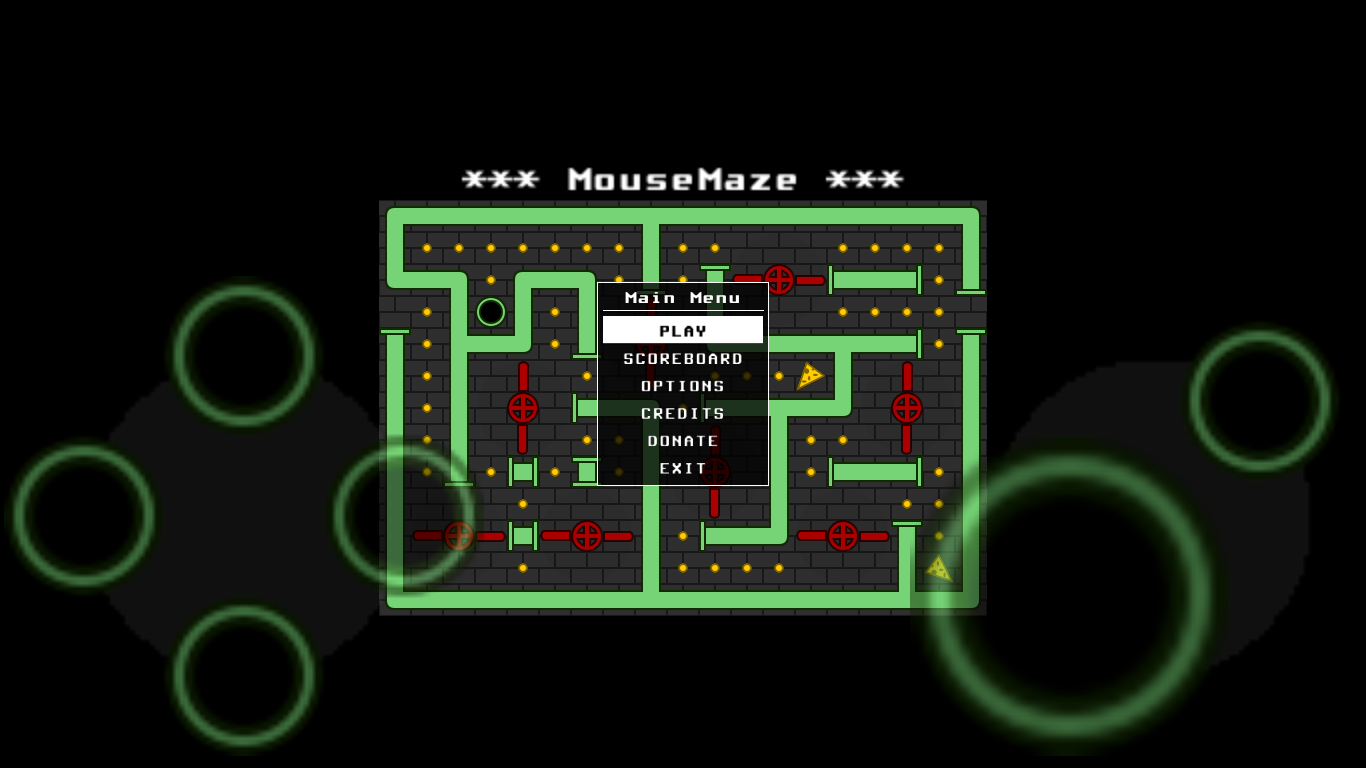Screen dimensions: 1366x768
Task: Click the leftmost faded valve near the maze edge
Action: coord(459,536)
